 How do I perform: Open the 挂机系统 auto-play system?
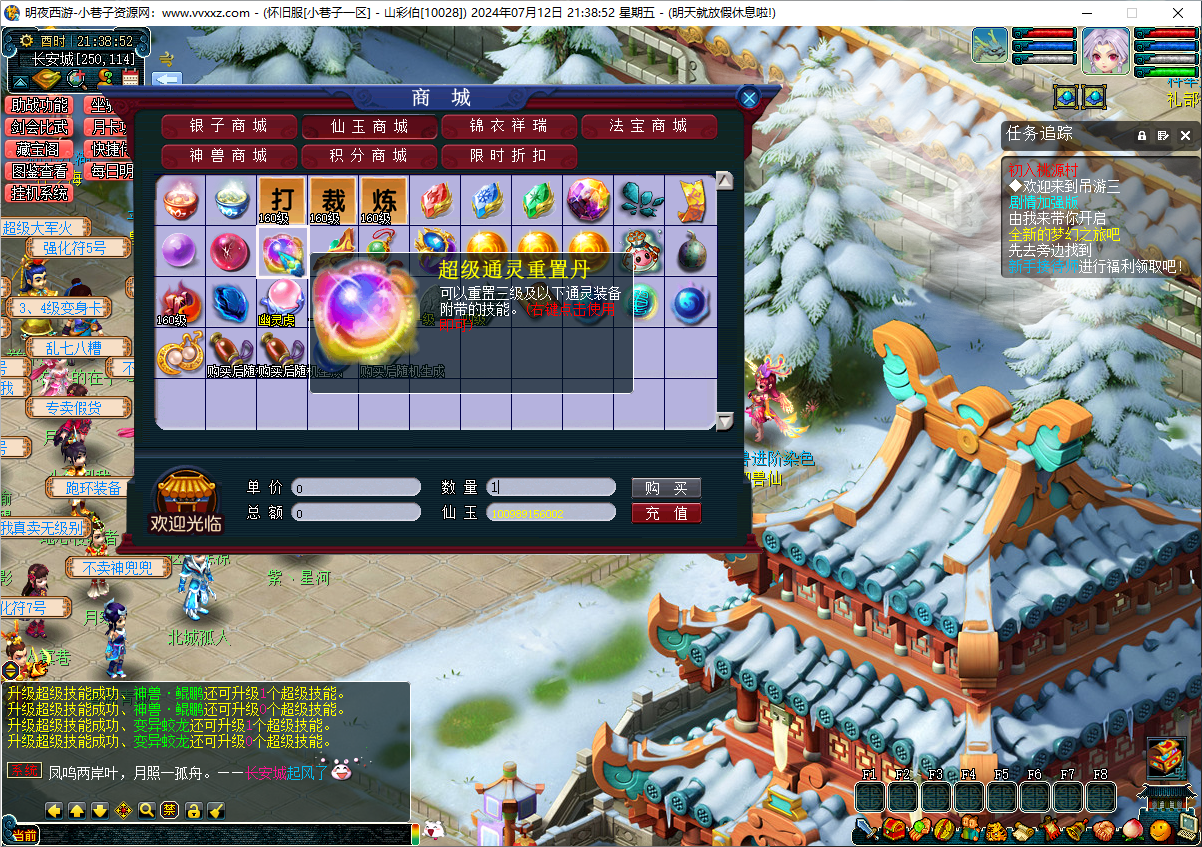tap(41, 193)
